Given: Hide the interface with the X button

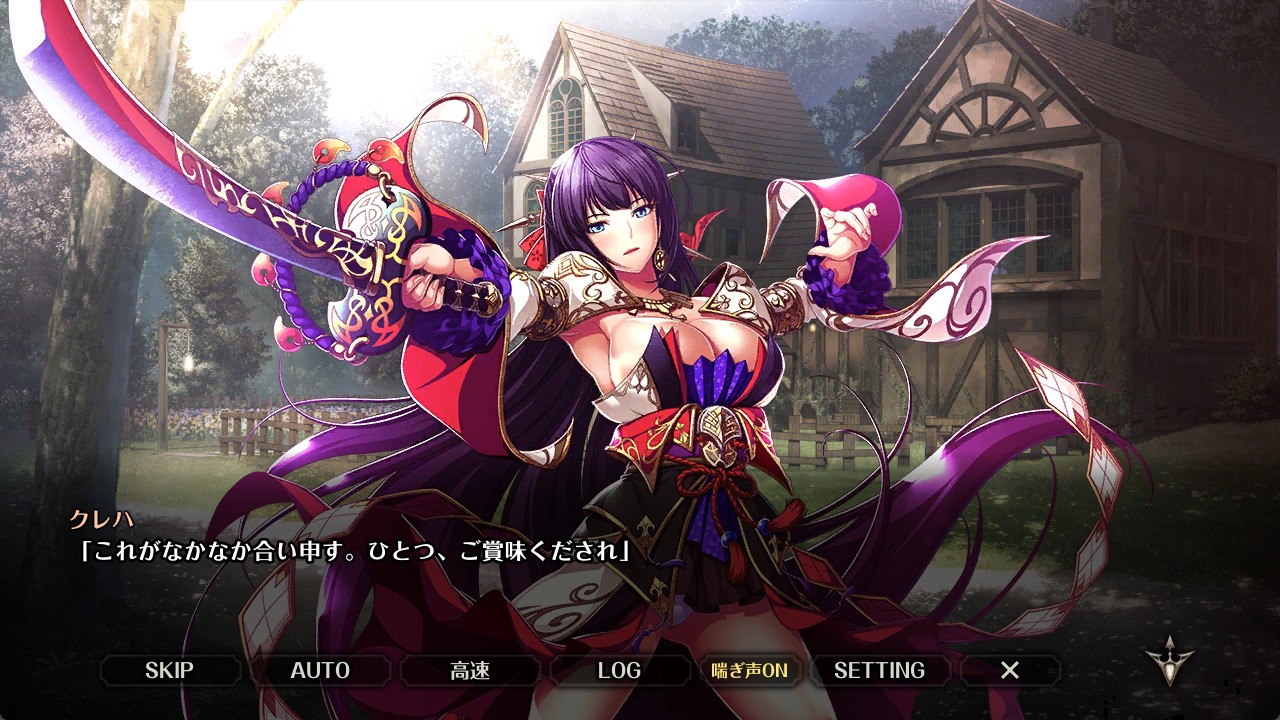Looking at the screenshot, I should click(1010, 670).
